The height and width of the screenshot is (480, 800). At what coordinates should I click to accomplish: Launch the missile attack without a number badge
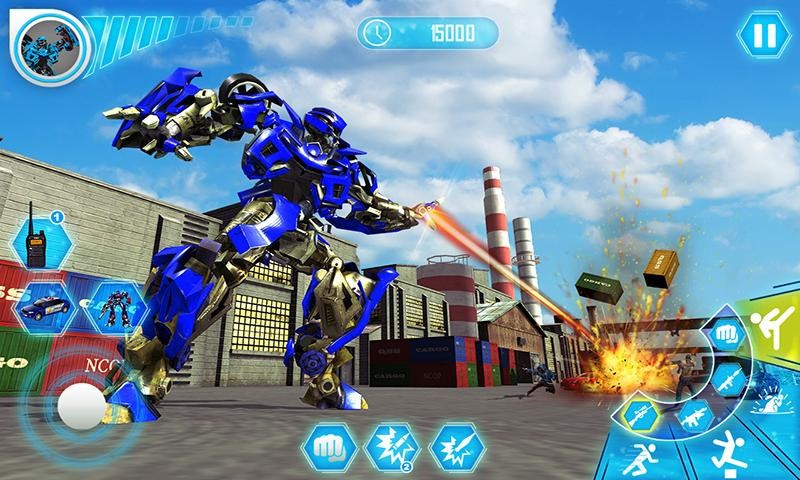457,446
